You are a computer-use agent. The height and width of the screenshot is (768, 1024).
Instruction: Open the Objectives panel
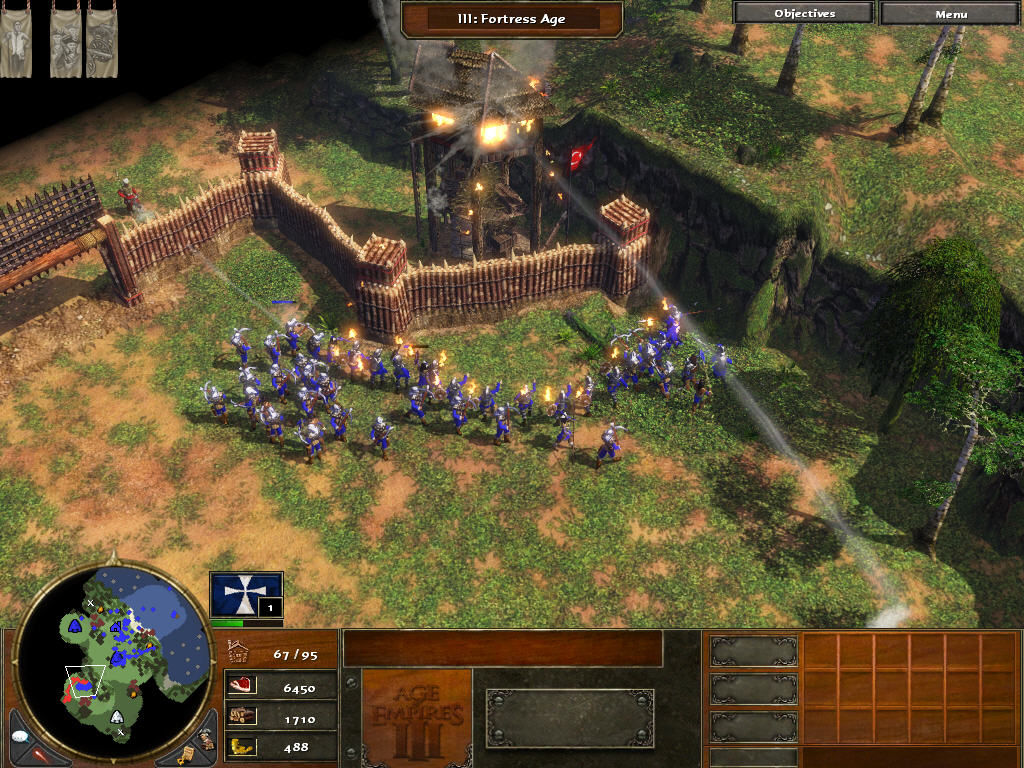pyautogui.click(x=804, y=13)
